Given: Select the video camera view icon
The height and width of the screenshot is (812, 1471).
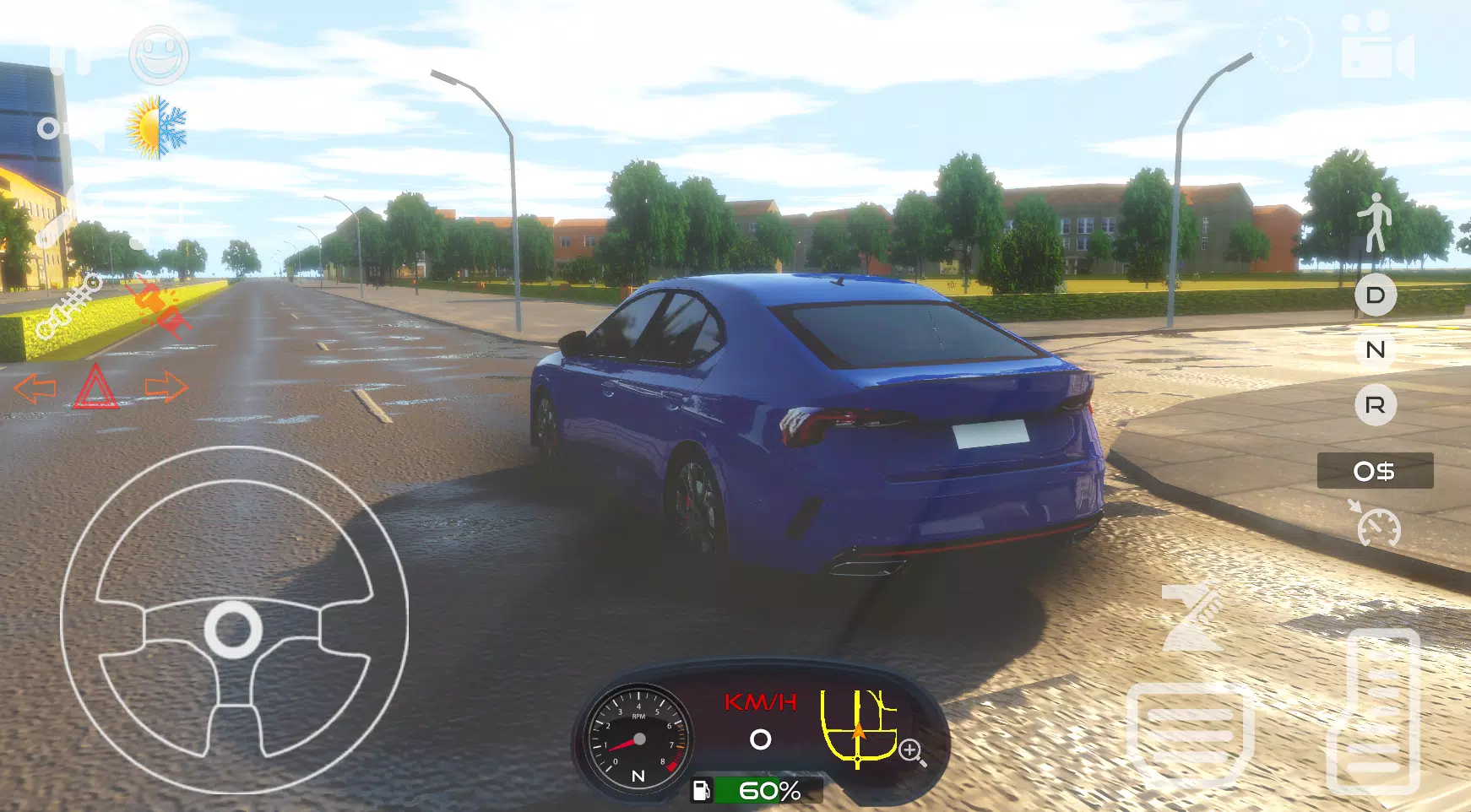Looking at the screenshot, I should (1375, 46).
